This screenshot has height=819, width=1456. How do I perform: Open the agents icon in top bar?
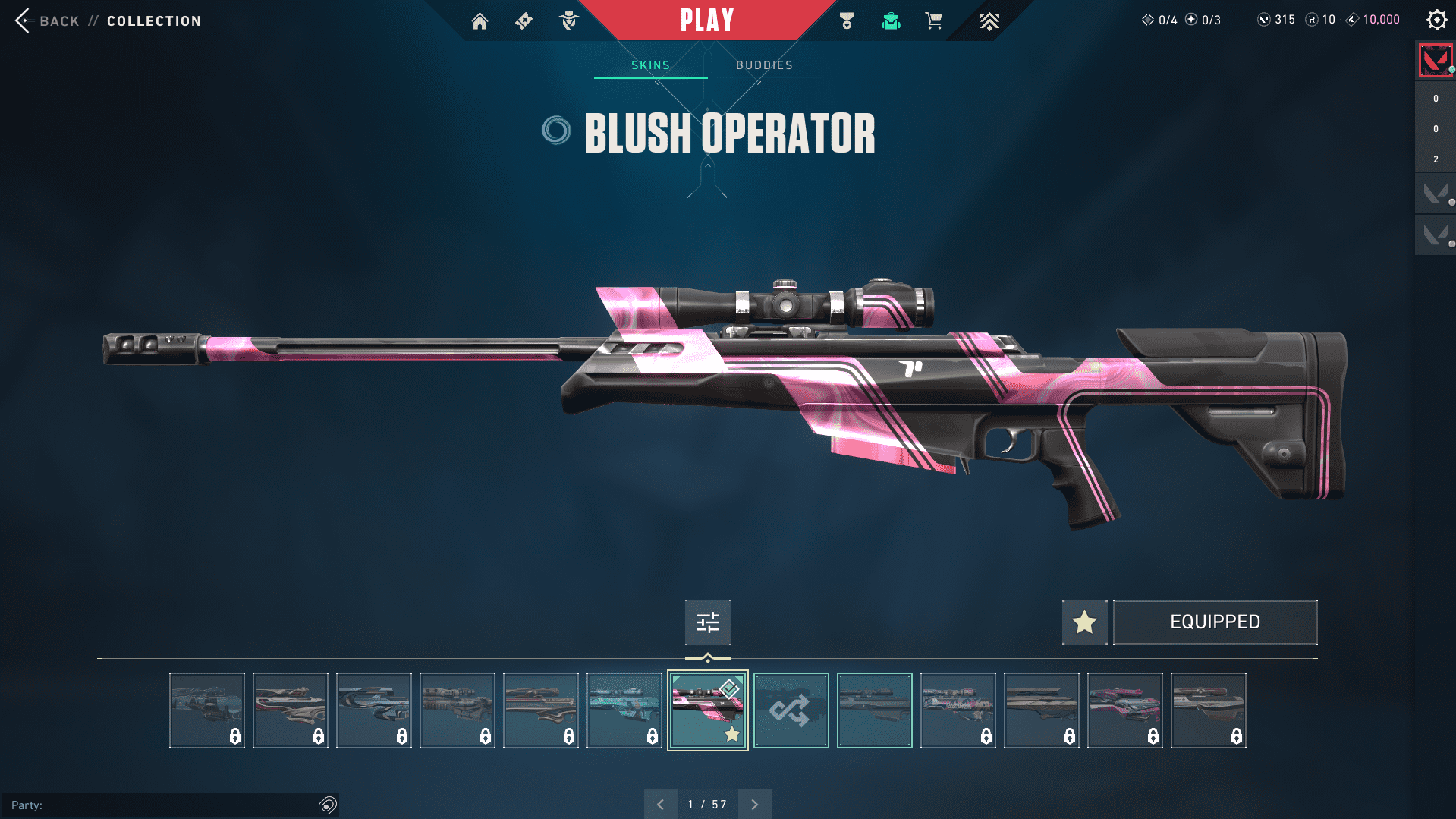[x=568, y=20]
